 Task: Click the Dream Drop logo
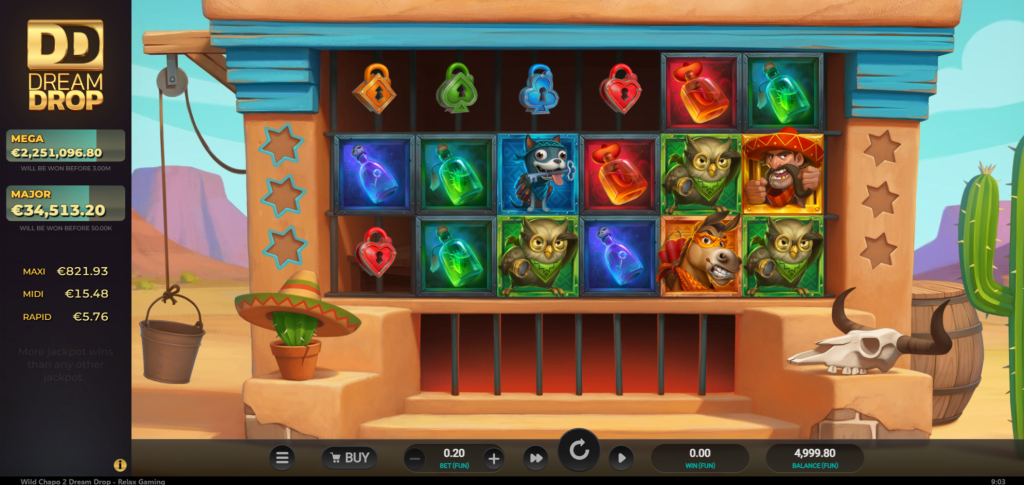[x=65, y=65]
